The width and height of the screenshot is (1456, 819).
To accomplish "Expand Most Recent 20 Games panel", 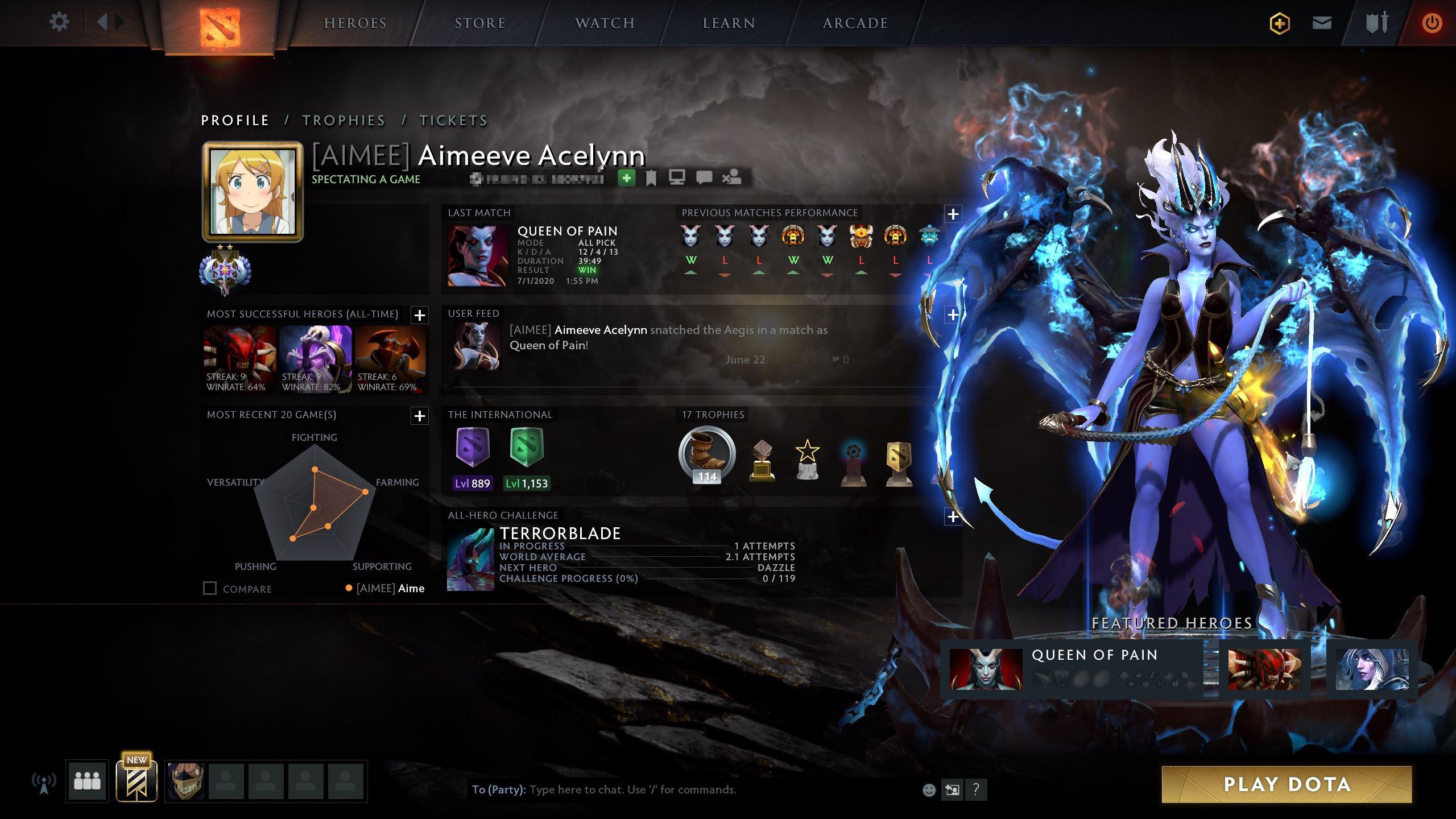I will point(420,416).
